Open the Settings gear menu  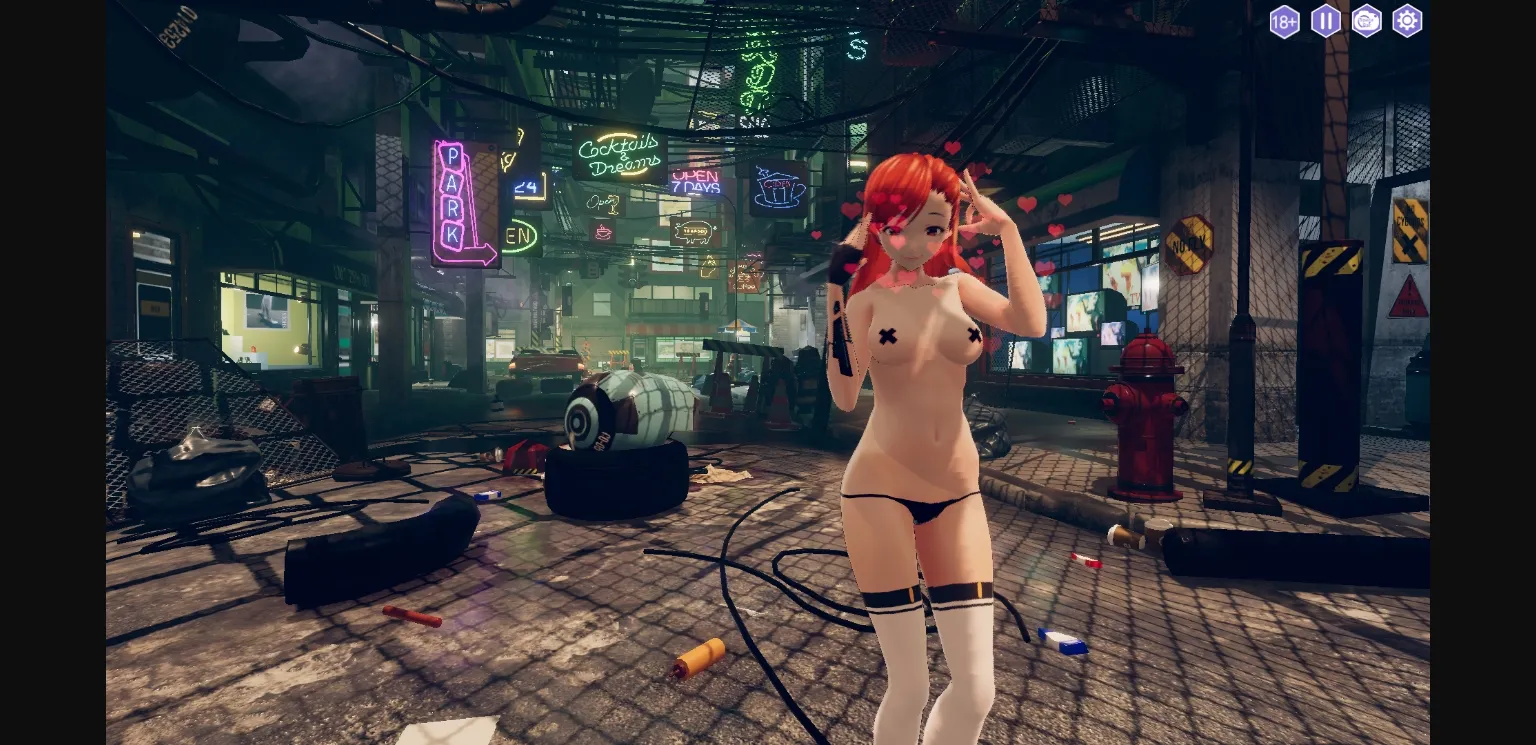point(1407,21)
